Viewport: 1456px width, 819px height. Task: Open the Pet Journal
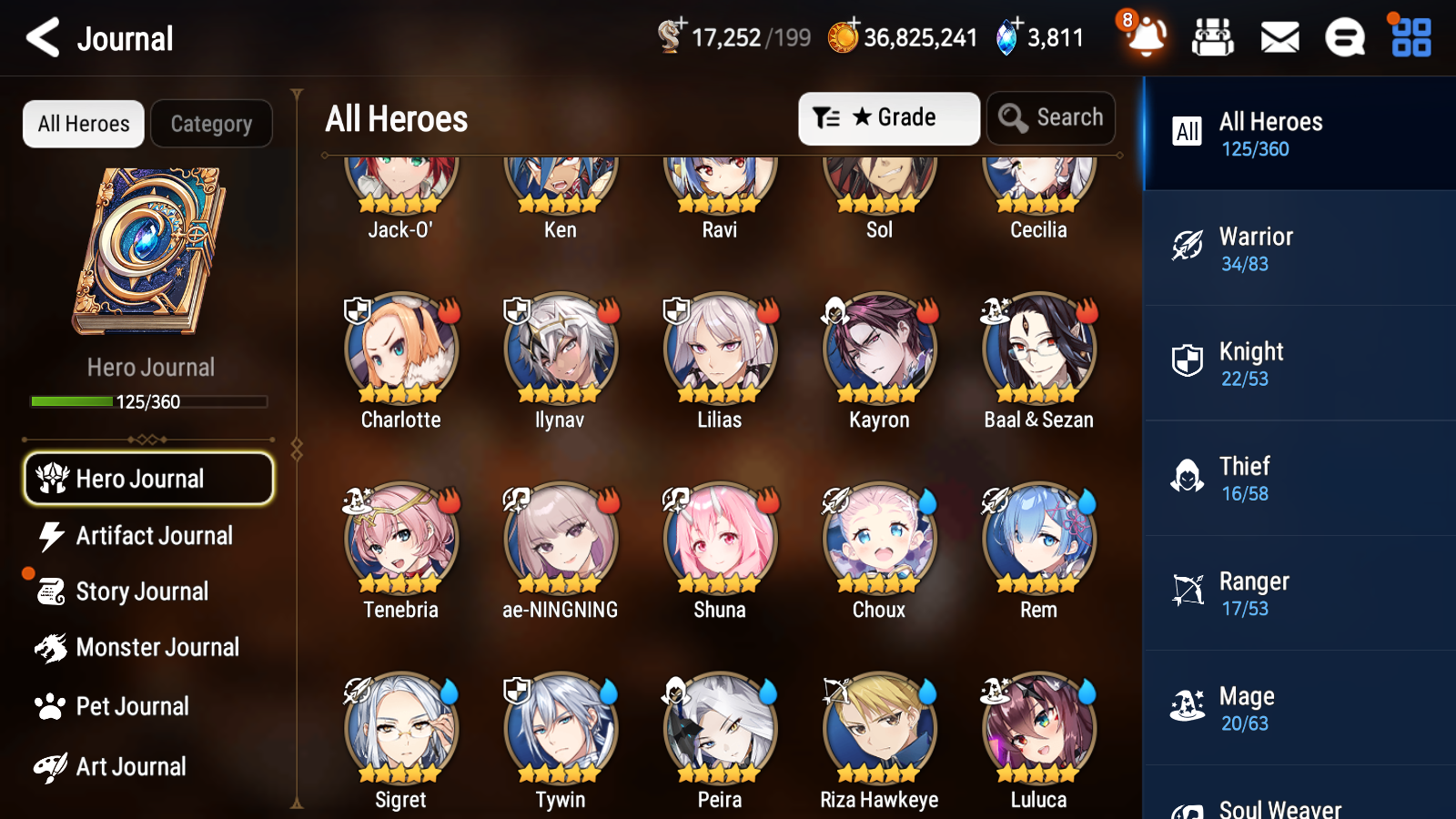[133, 706]
